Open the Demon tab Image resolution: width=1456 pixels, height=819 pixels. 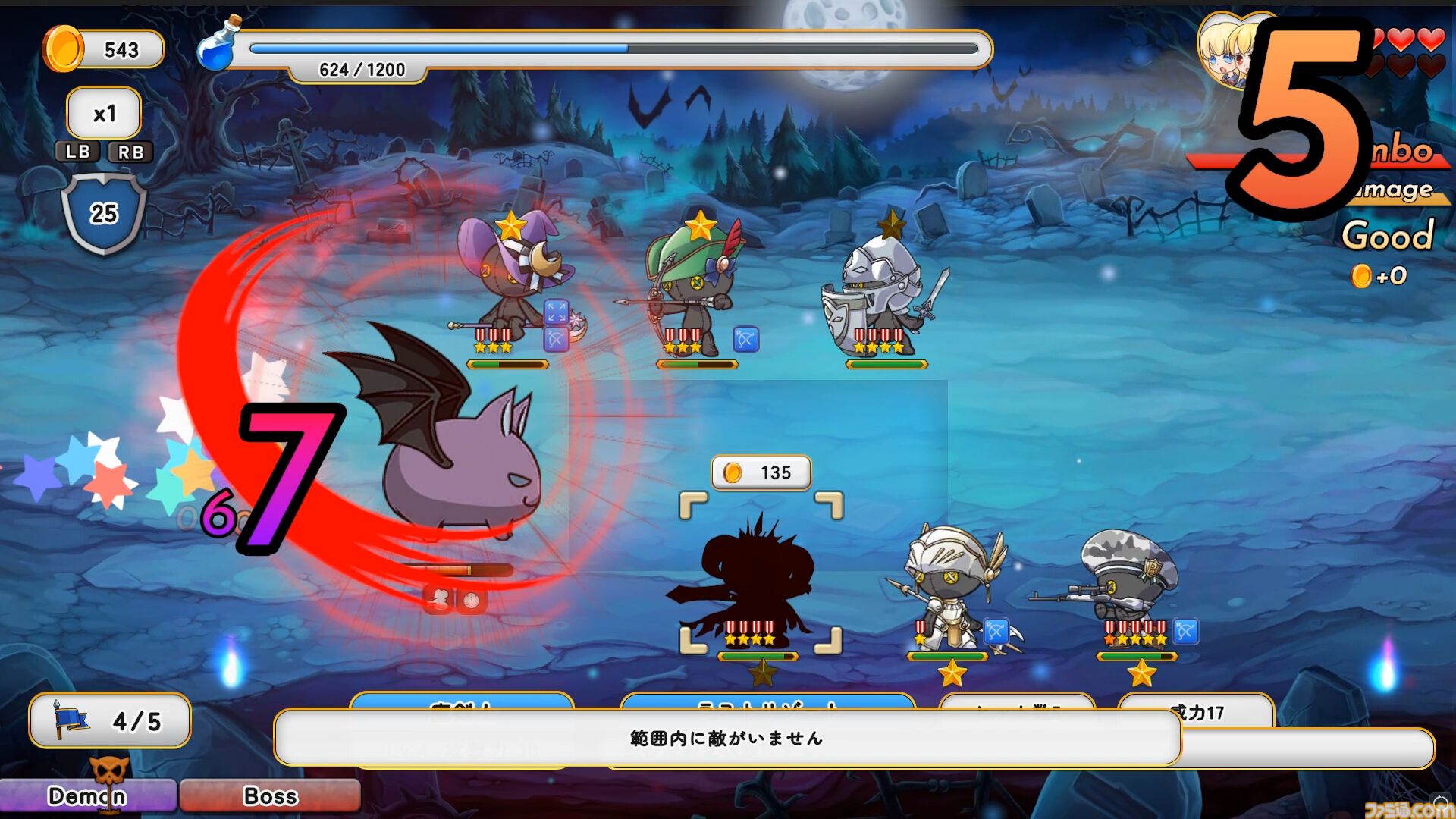[86, 796]
